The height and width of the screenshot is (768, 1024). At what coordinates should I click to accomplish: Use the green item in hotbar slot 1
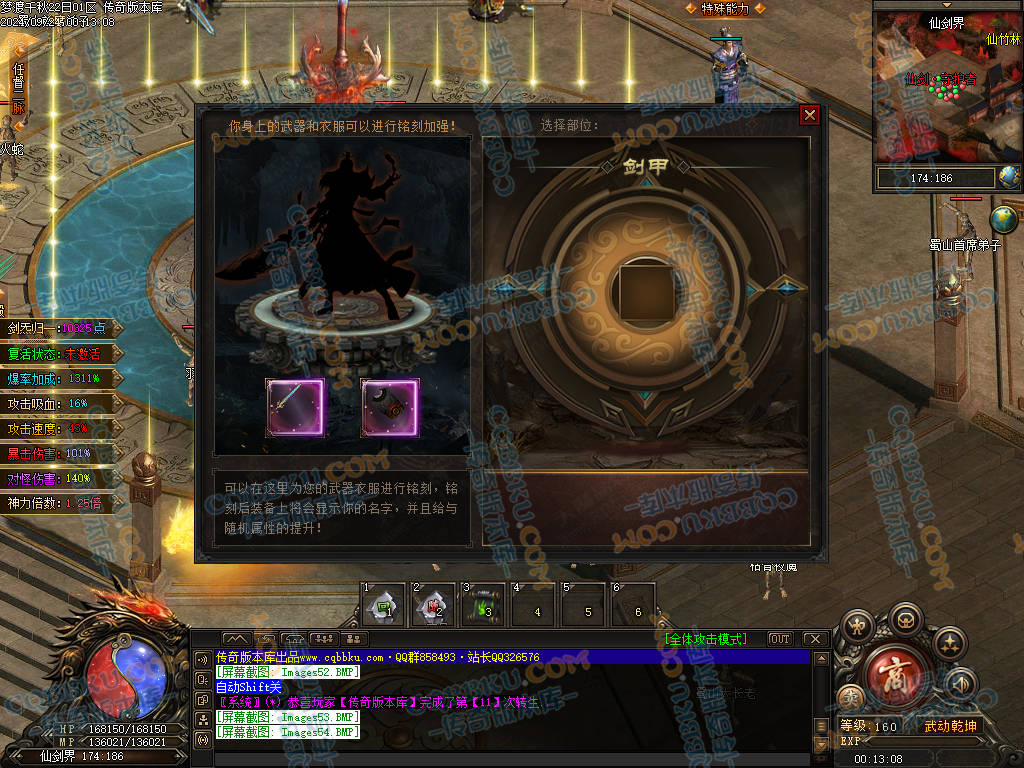point(383,605)
